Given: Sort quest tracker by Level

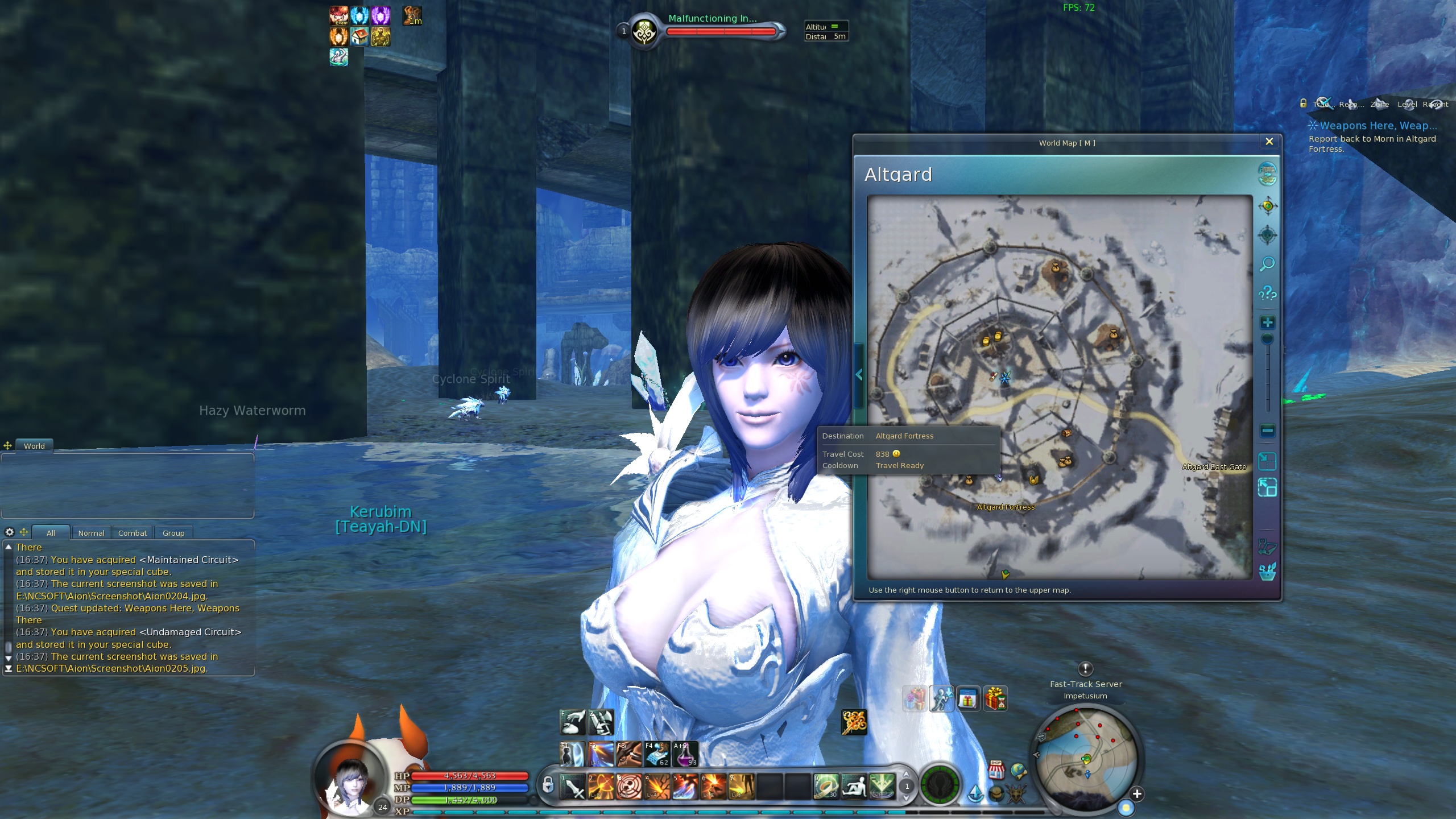Looking at the screenshot, I should pos(1407,104).
